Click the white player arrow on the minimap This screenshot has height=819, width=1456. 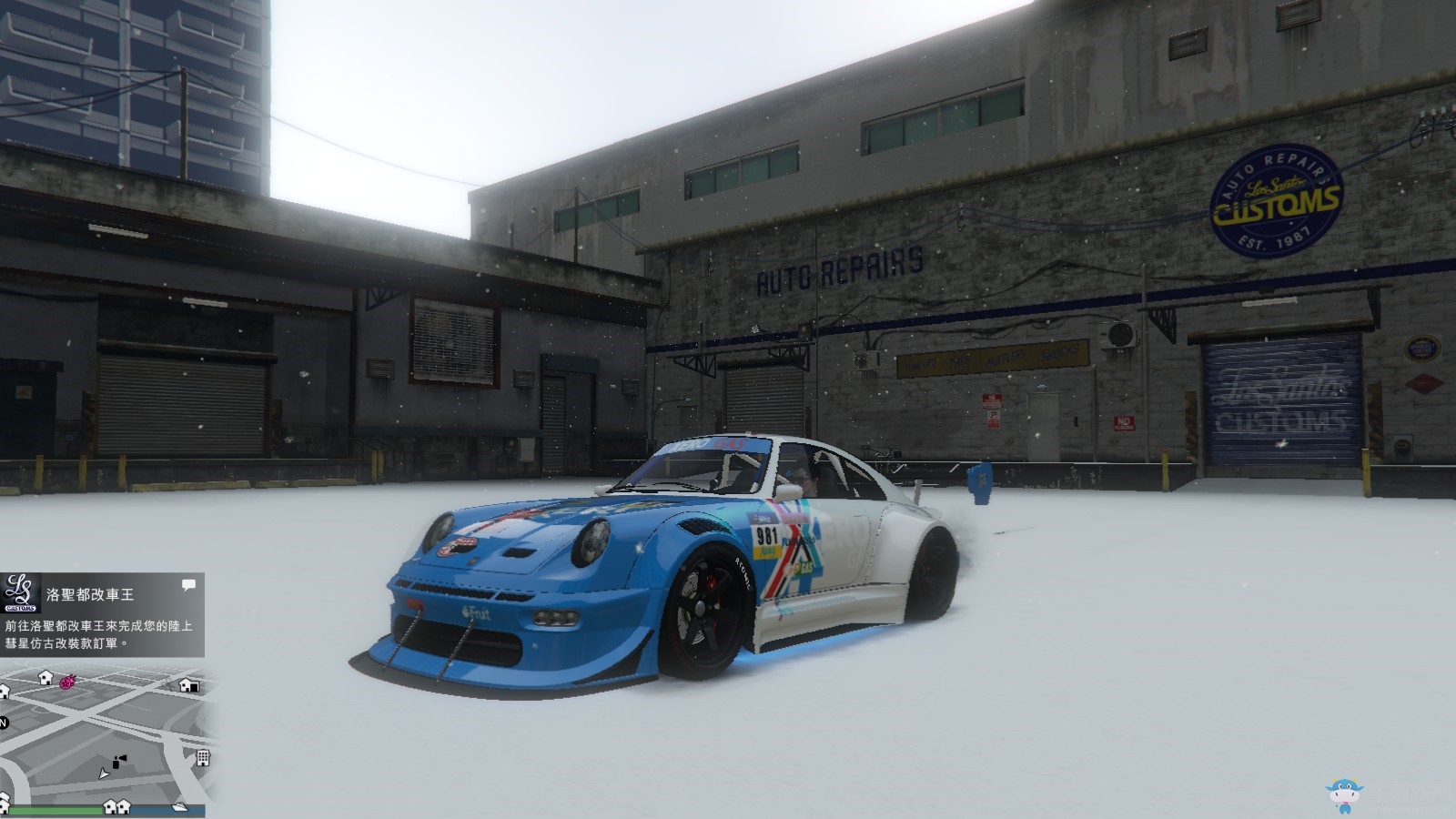(105, 773)
